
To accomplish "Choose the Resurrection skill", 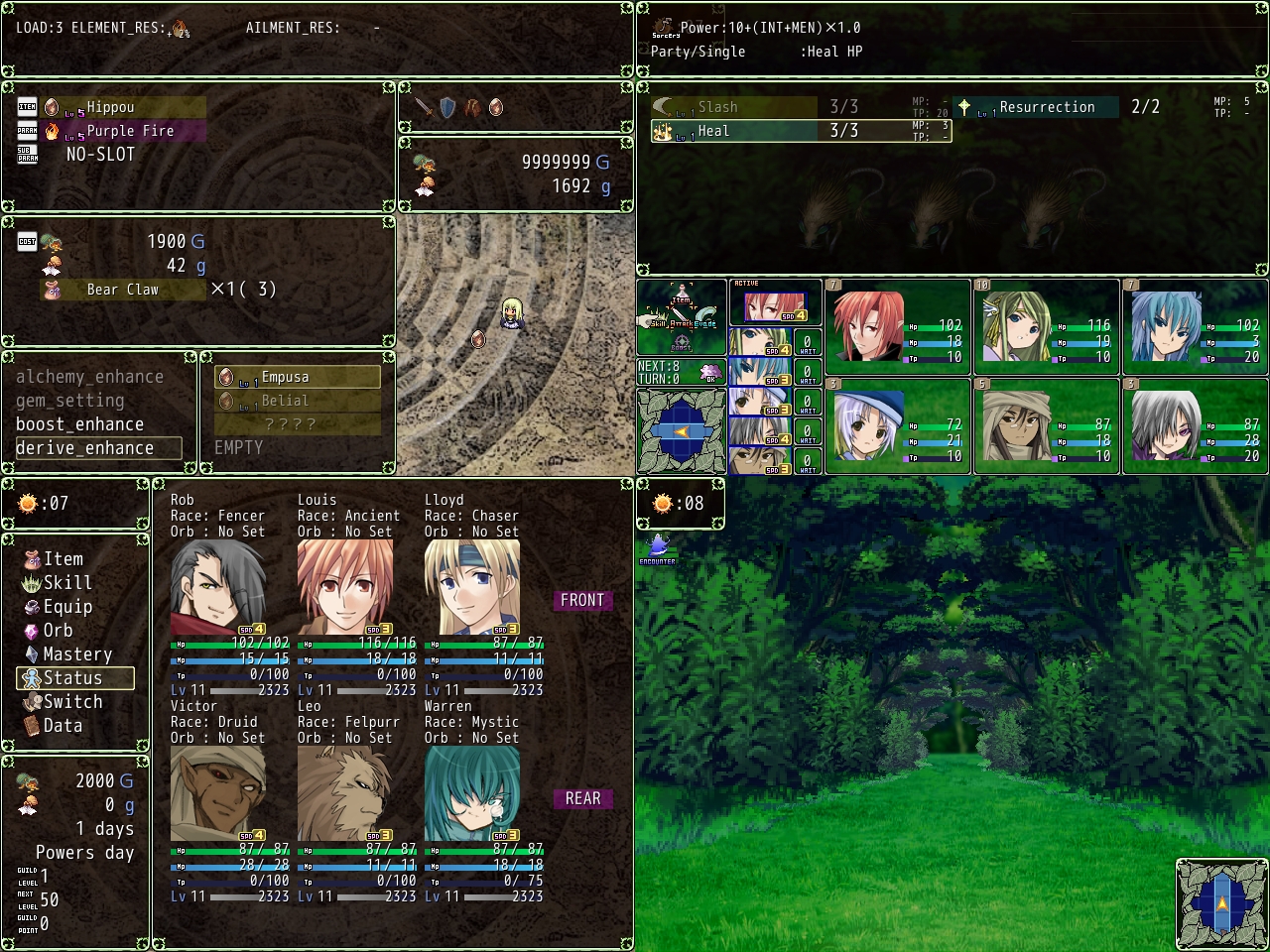I will coord(1046,107).
